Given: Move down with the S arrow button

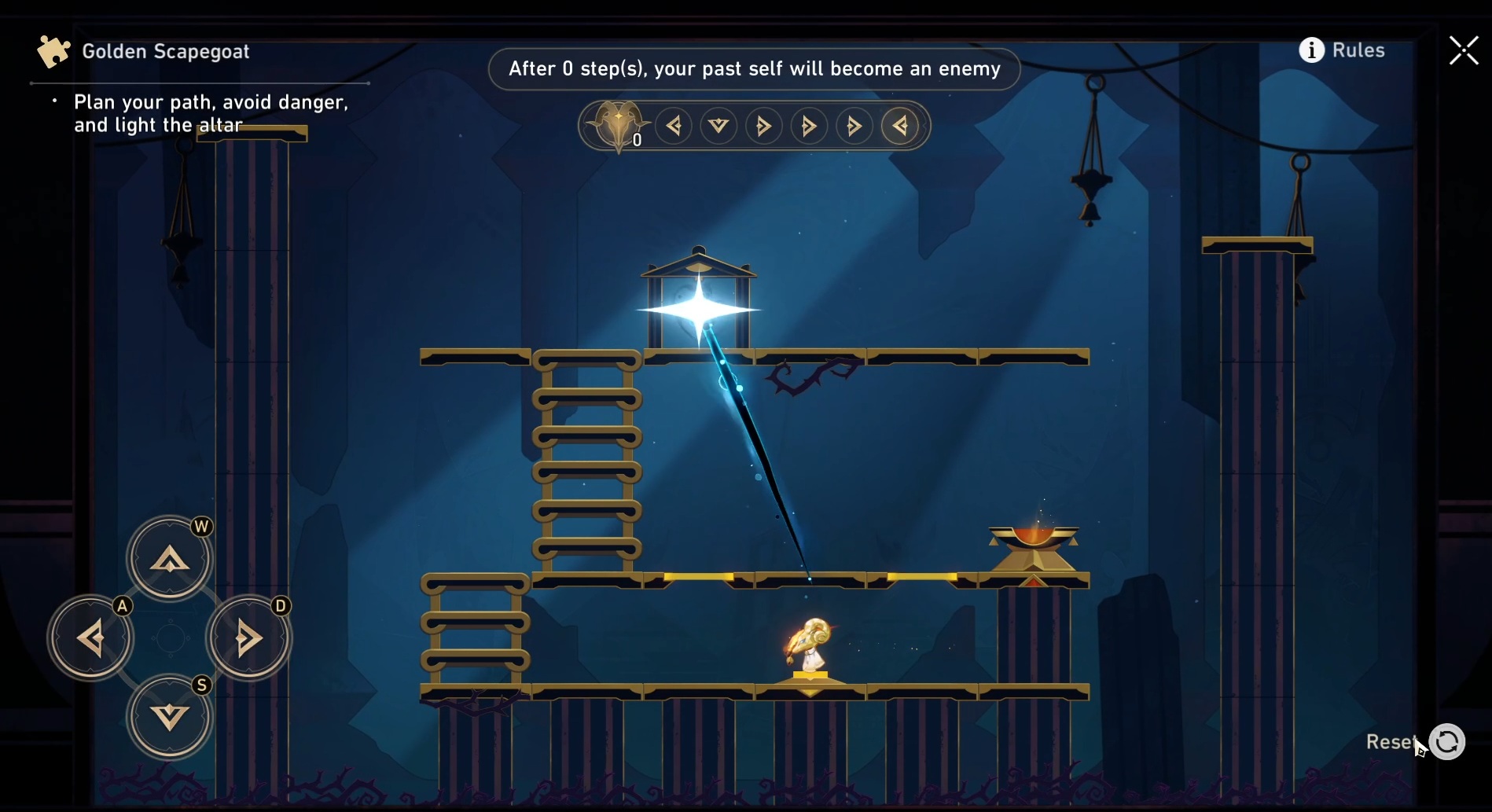Looking at the screenshot, I should pos(170,716).
